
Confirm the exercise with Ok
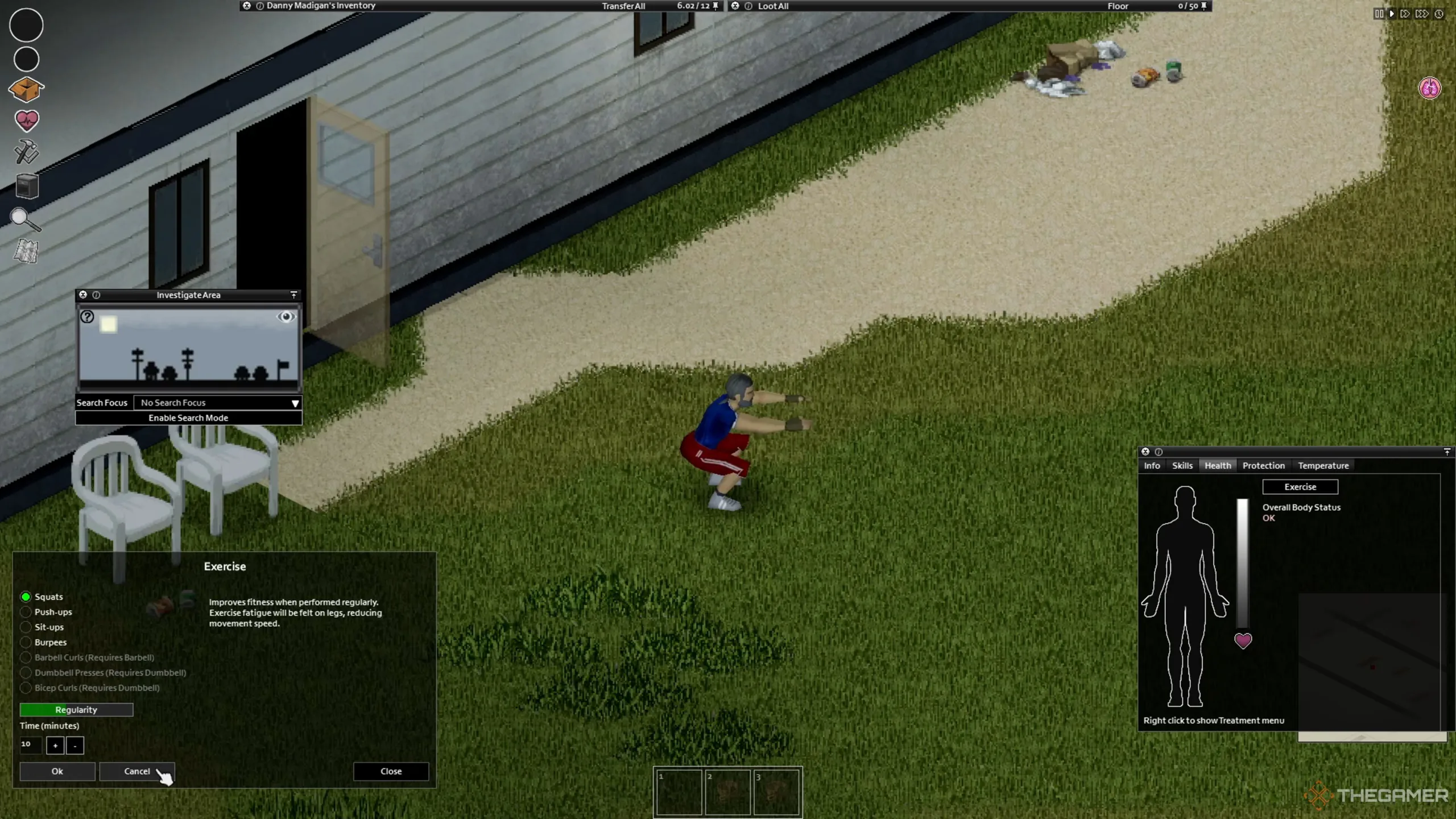(57, 771)
